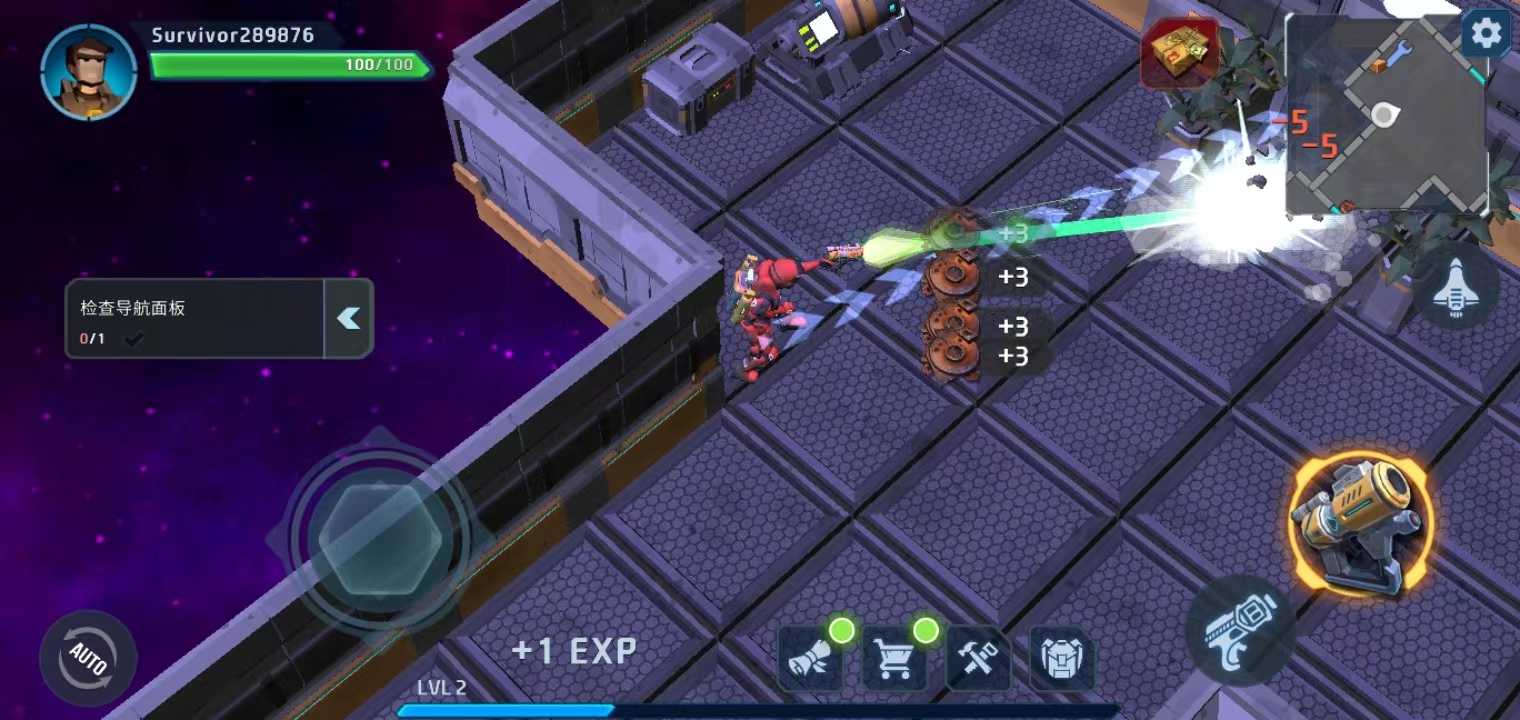Tap the hexagonal movement joystick
Viewport: 1520px width, 720px height.
coord(380,538)
